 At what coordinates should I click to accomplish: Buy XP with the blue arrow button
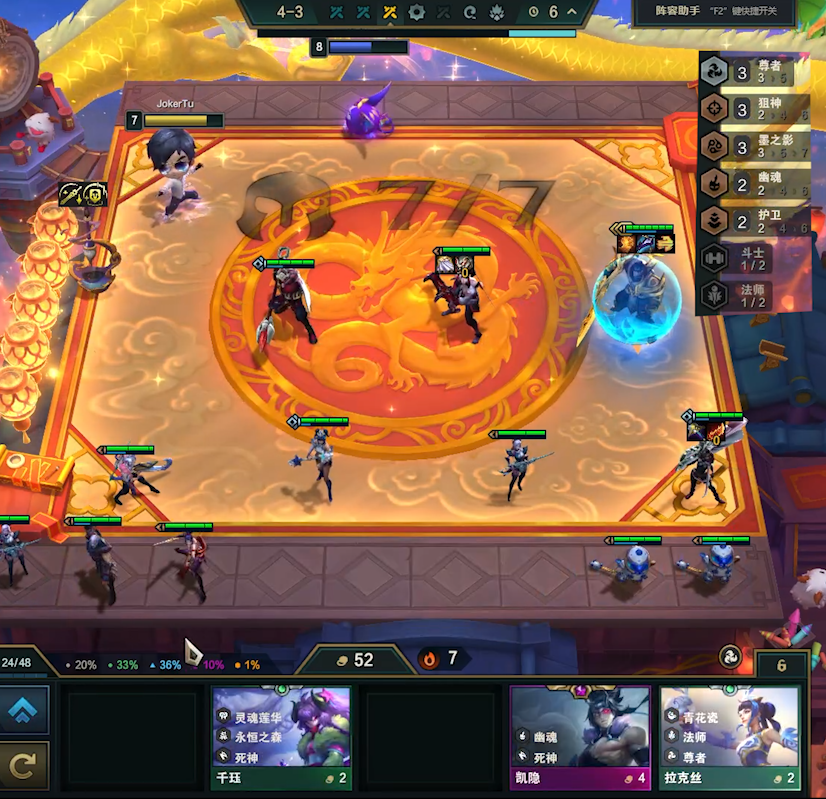pyautogui.click(x=23, y=710)
